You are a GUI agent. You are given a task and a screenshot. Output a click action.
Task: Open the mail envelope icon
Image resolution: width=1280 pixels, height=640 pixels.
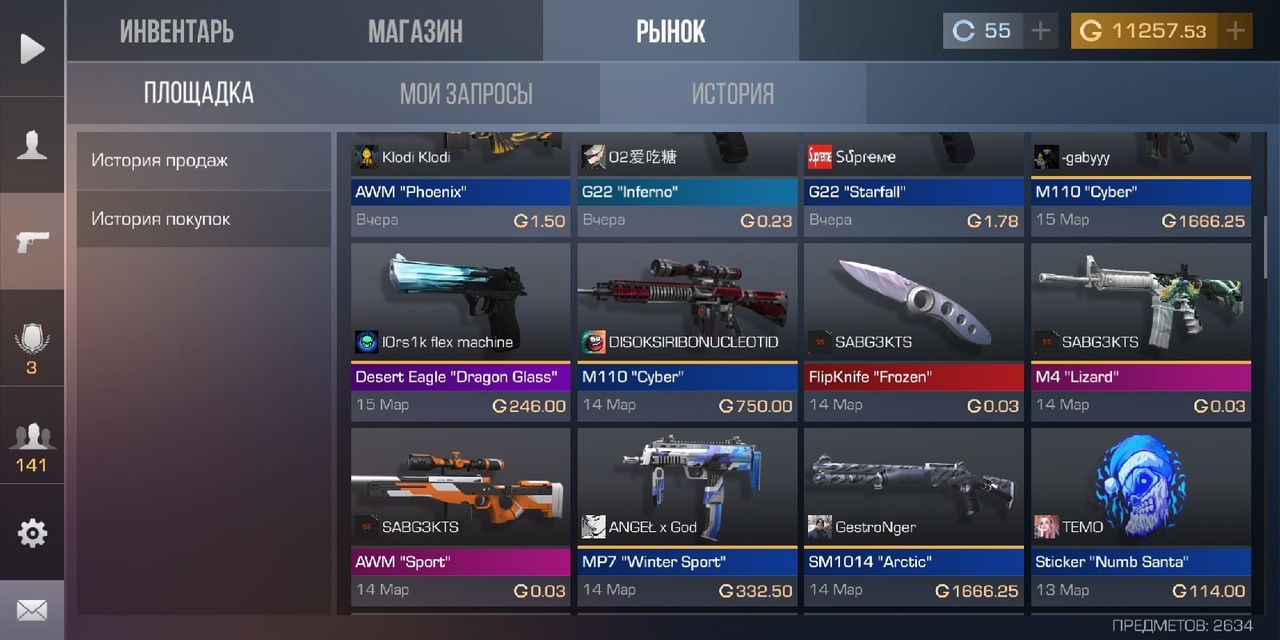32,609
